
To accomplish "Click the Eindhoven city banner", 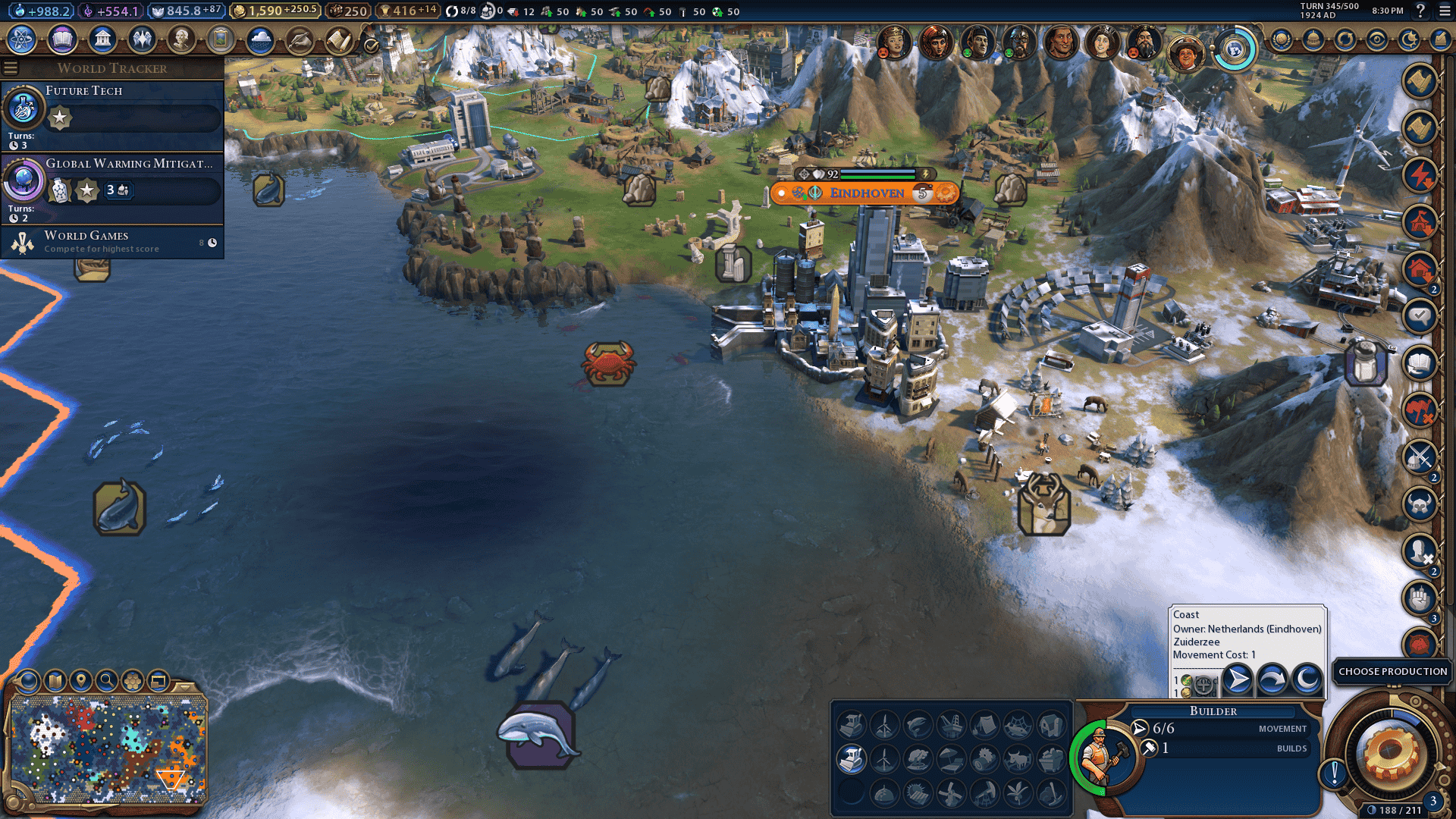I will pos(866,193).
